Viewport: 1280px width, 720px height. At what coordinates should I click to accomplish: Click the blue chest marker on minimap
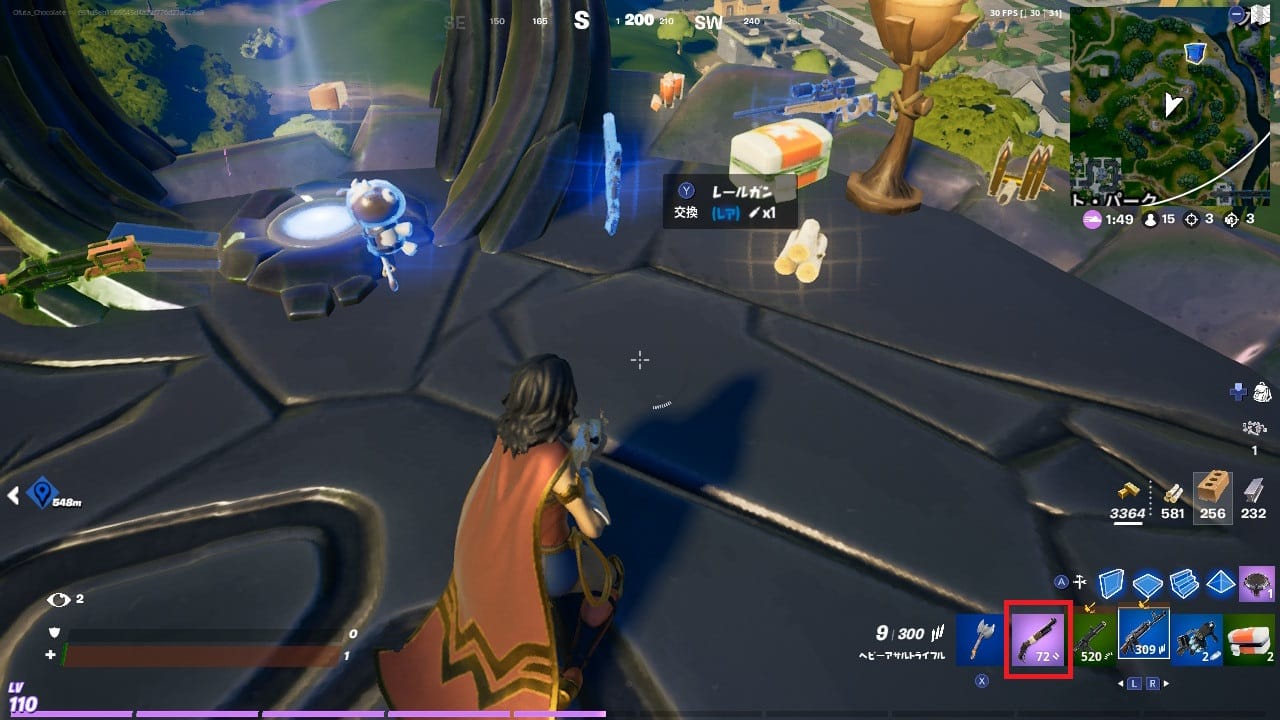(1195, 52)
